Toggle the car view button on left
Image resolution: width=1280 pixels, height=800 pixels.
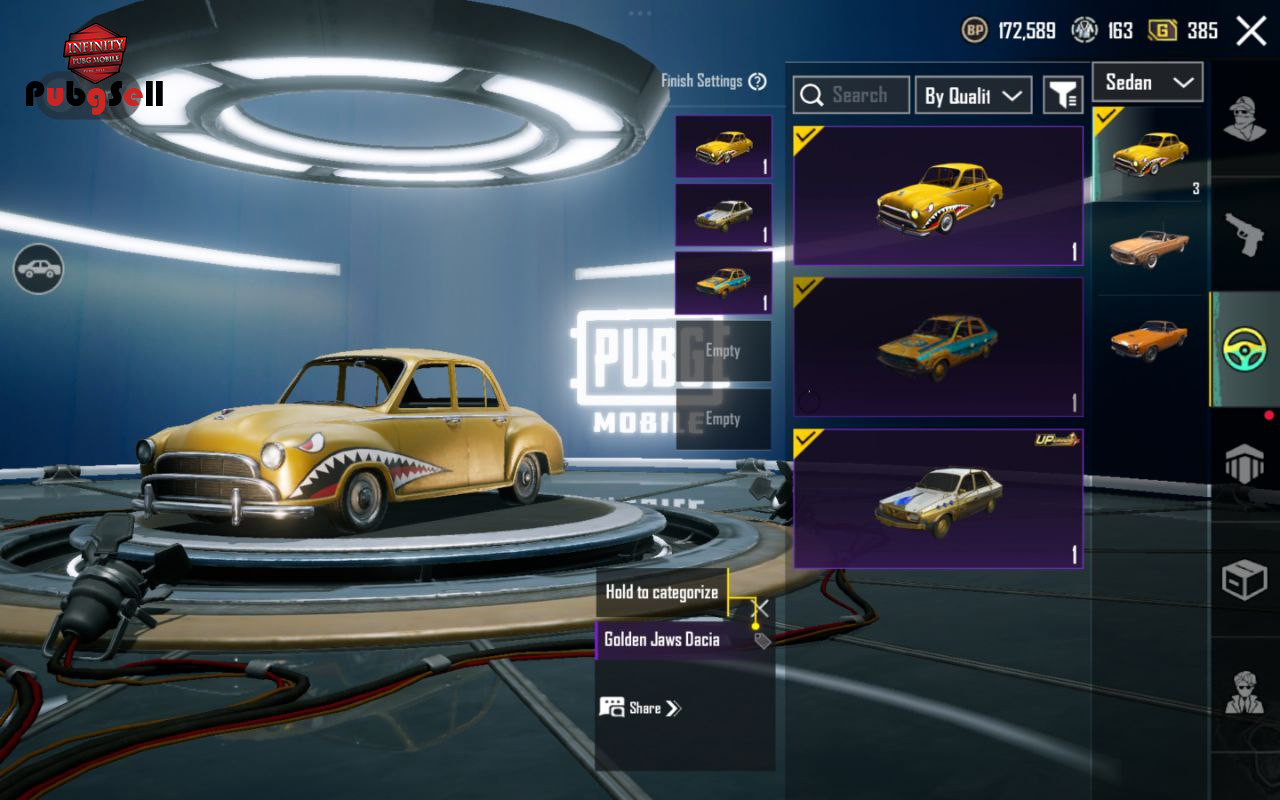coord(39,269)
